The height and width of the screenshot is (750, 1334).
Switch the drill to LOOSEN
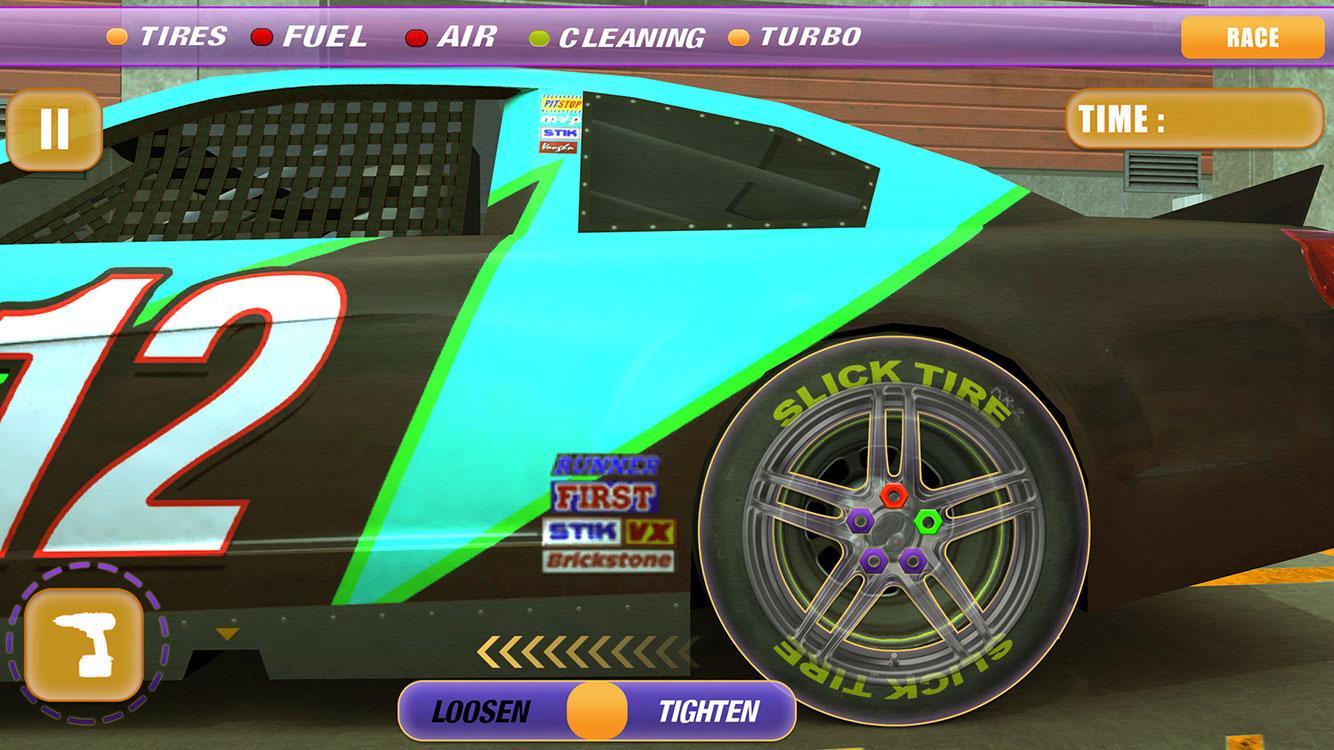480,712
